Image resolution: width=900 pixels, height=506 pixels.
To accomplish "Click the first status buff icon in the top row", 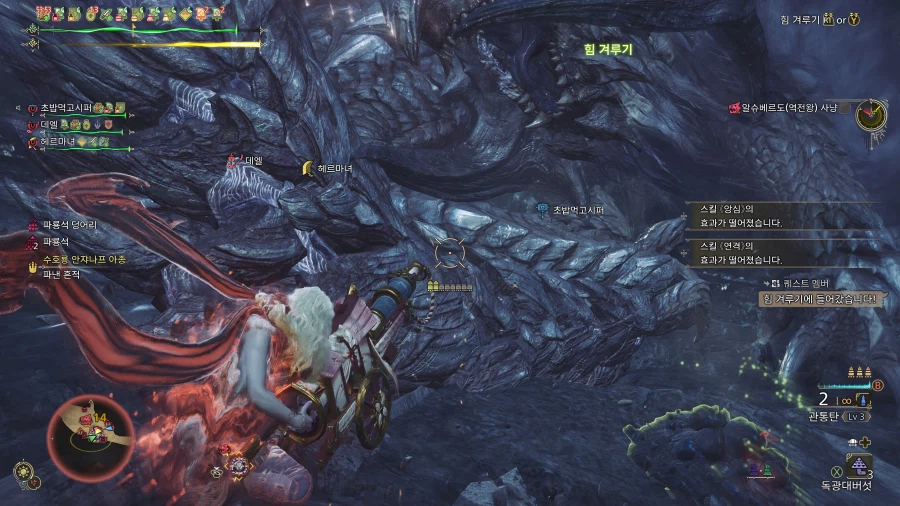I will point(44,14).
